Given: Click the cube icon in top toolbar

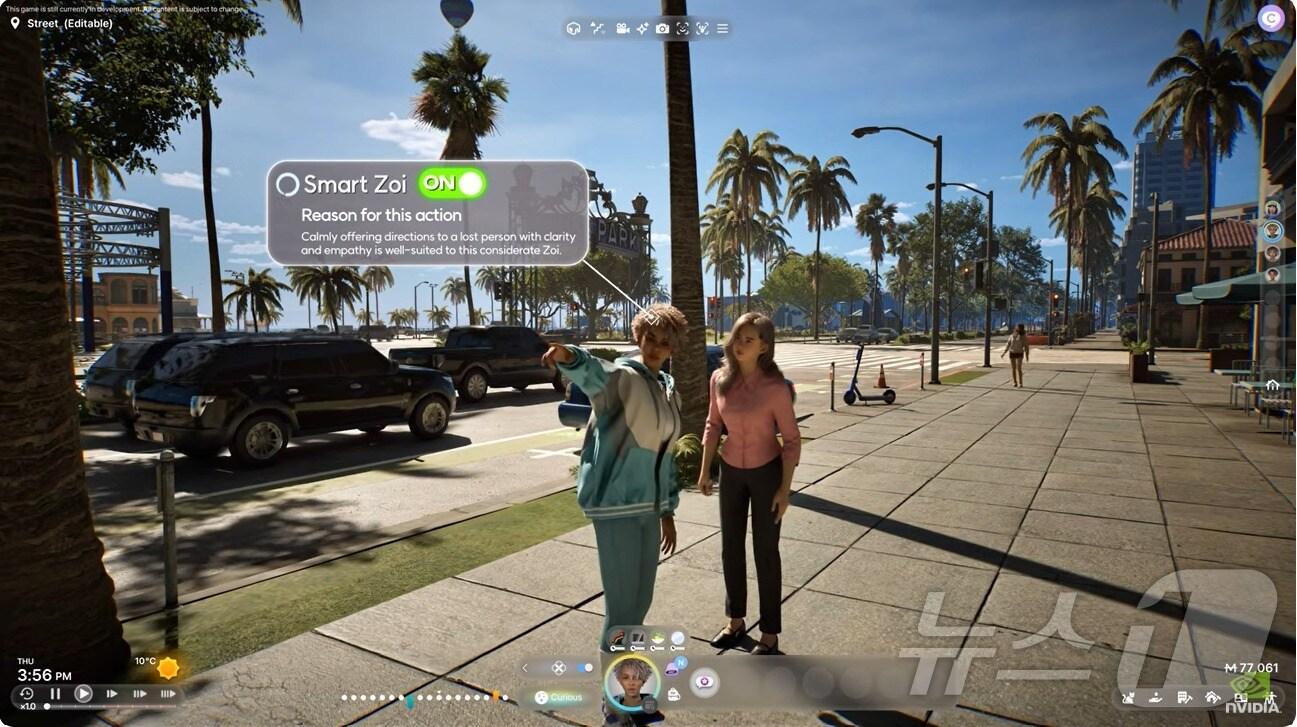Looking at the screenshot, I should coord(573,28).
